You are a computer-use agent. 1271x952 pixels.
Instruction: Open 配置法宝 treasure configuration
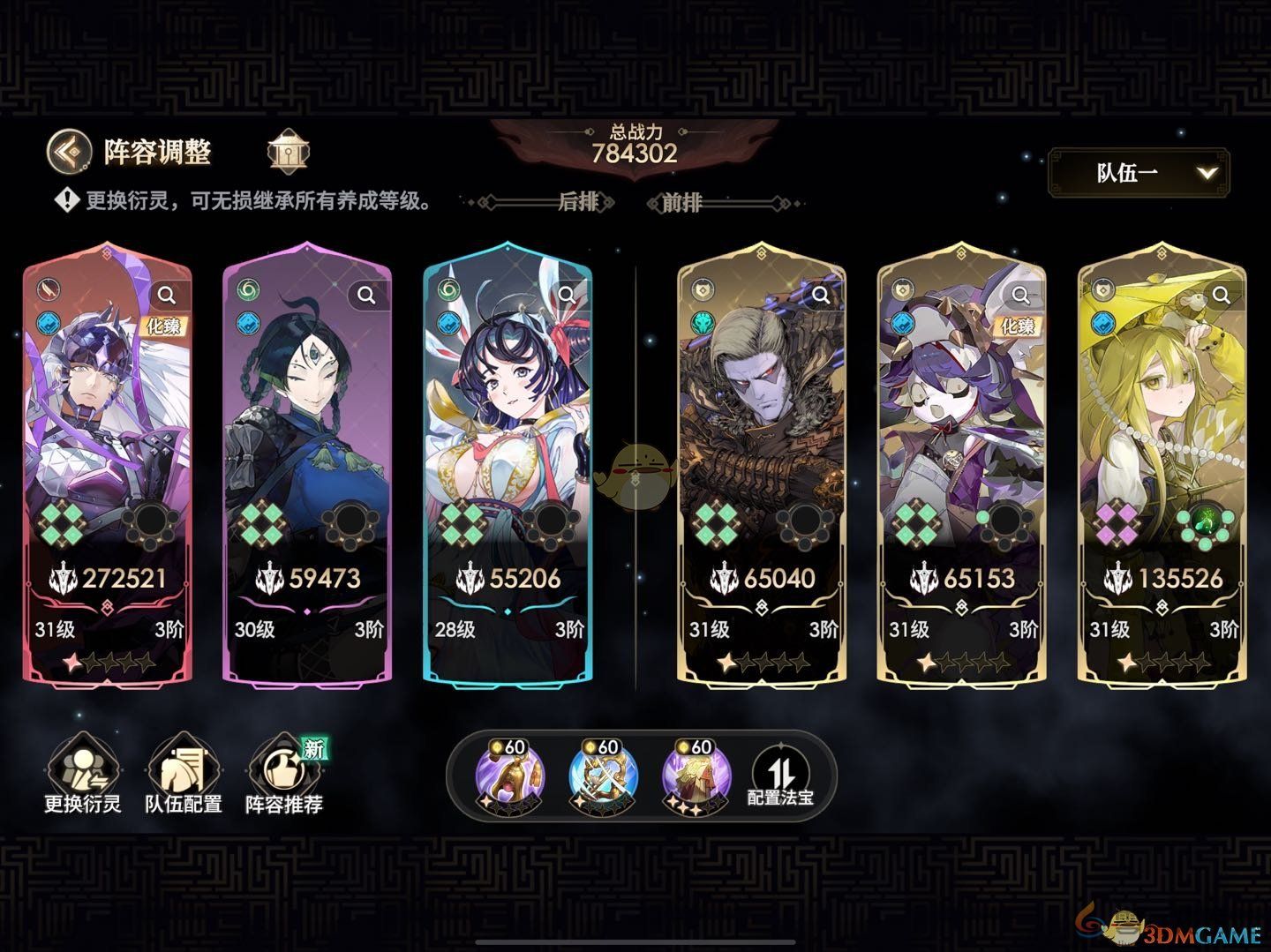[x=780, y=776]
